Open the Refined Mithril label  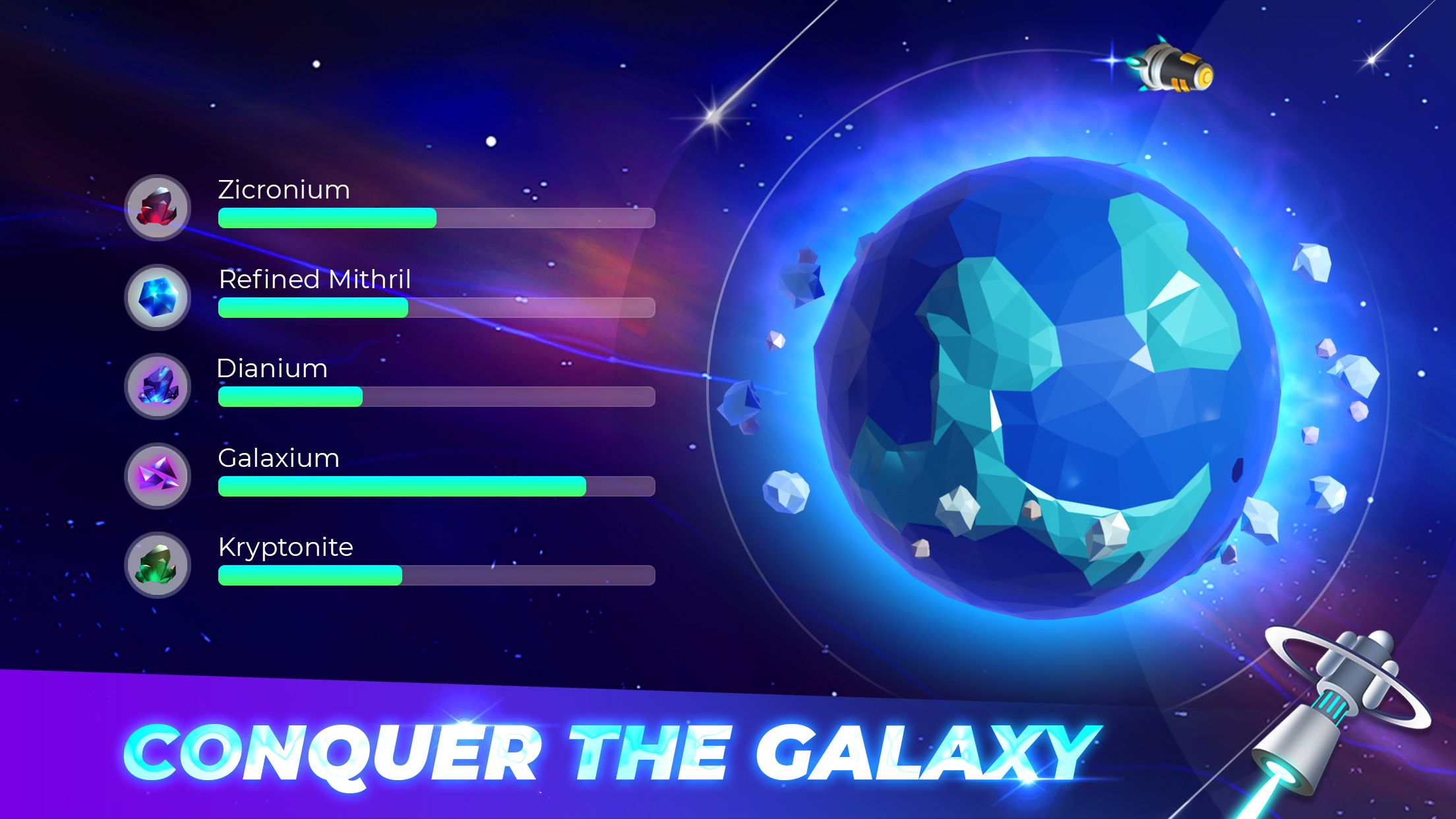coord(315,280)
